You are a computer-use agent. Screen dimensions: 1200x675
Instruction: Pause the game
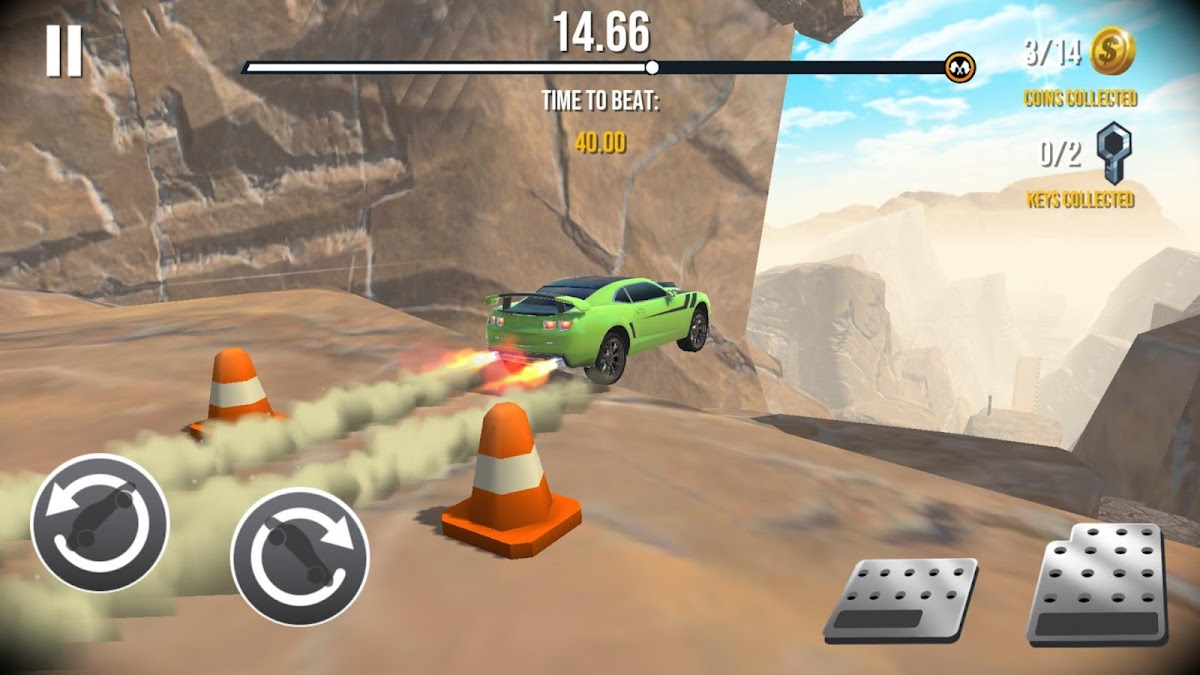point(63,51)
